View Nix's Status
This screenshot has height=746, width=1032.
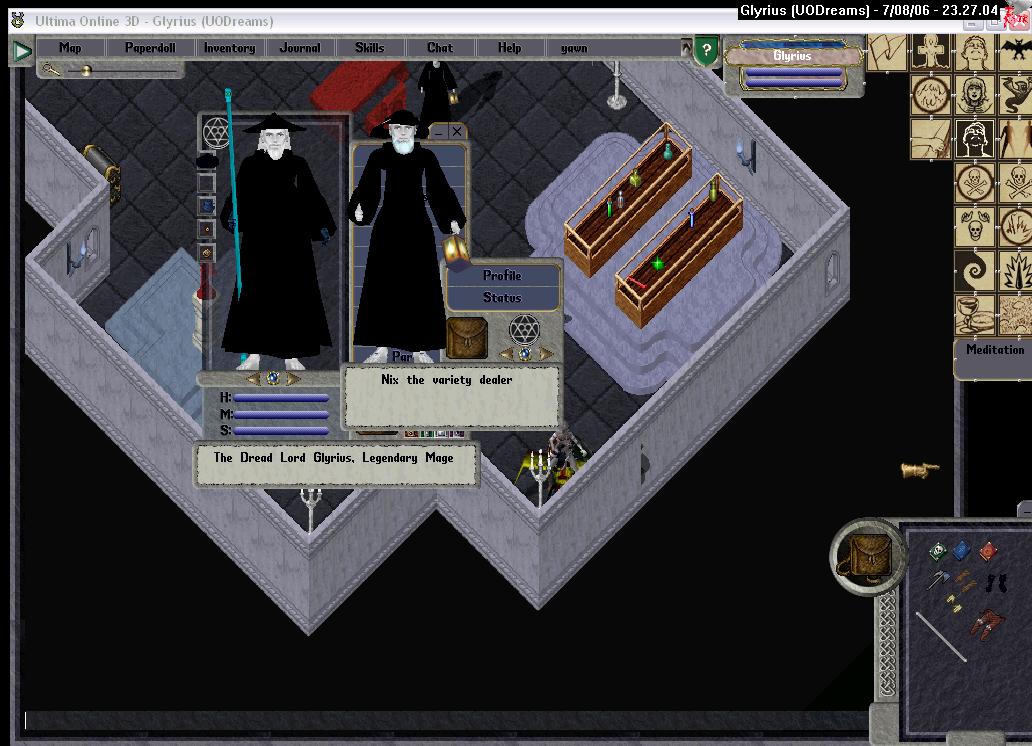pos(502,297)
